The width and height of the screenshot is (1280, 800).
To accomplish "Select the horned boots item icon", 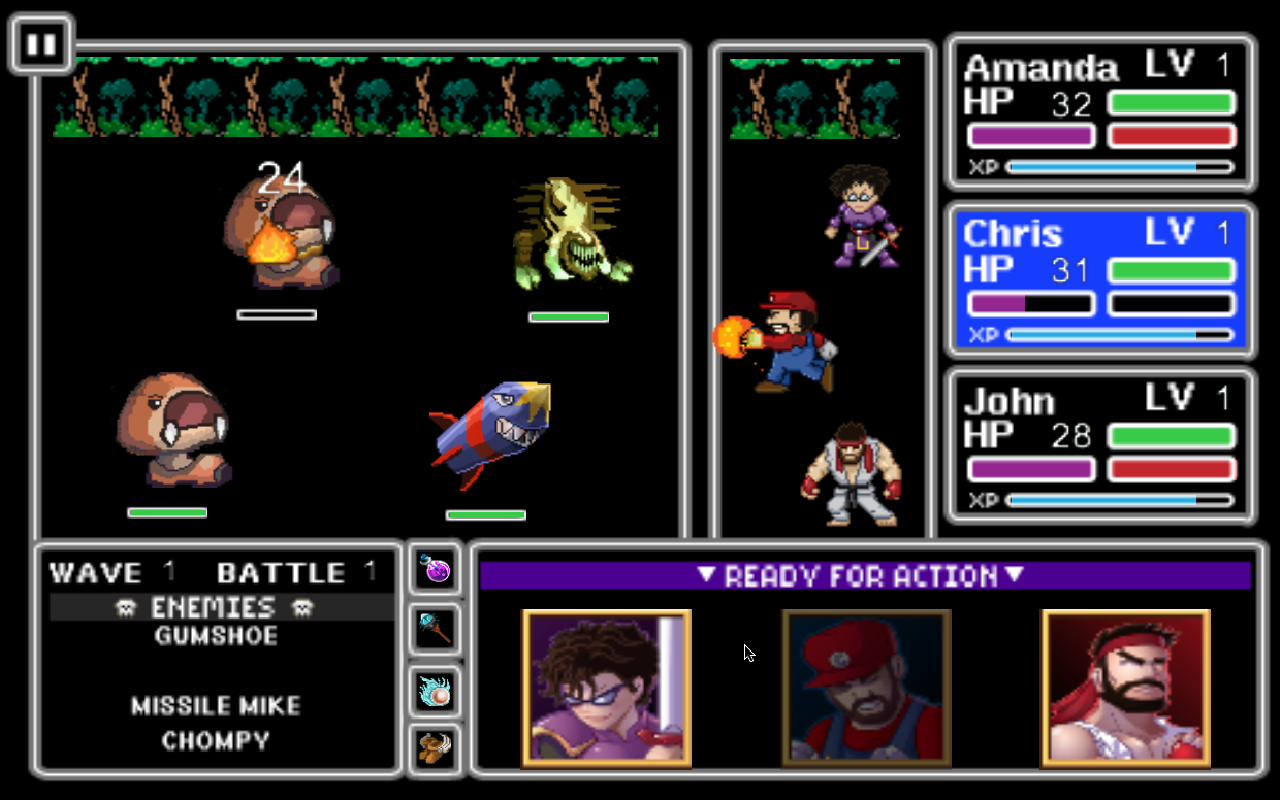I will pos(434,749).
